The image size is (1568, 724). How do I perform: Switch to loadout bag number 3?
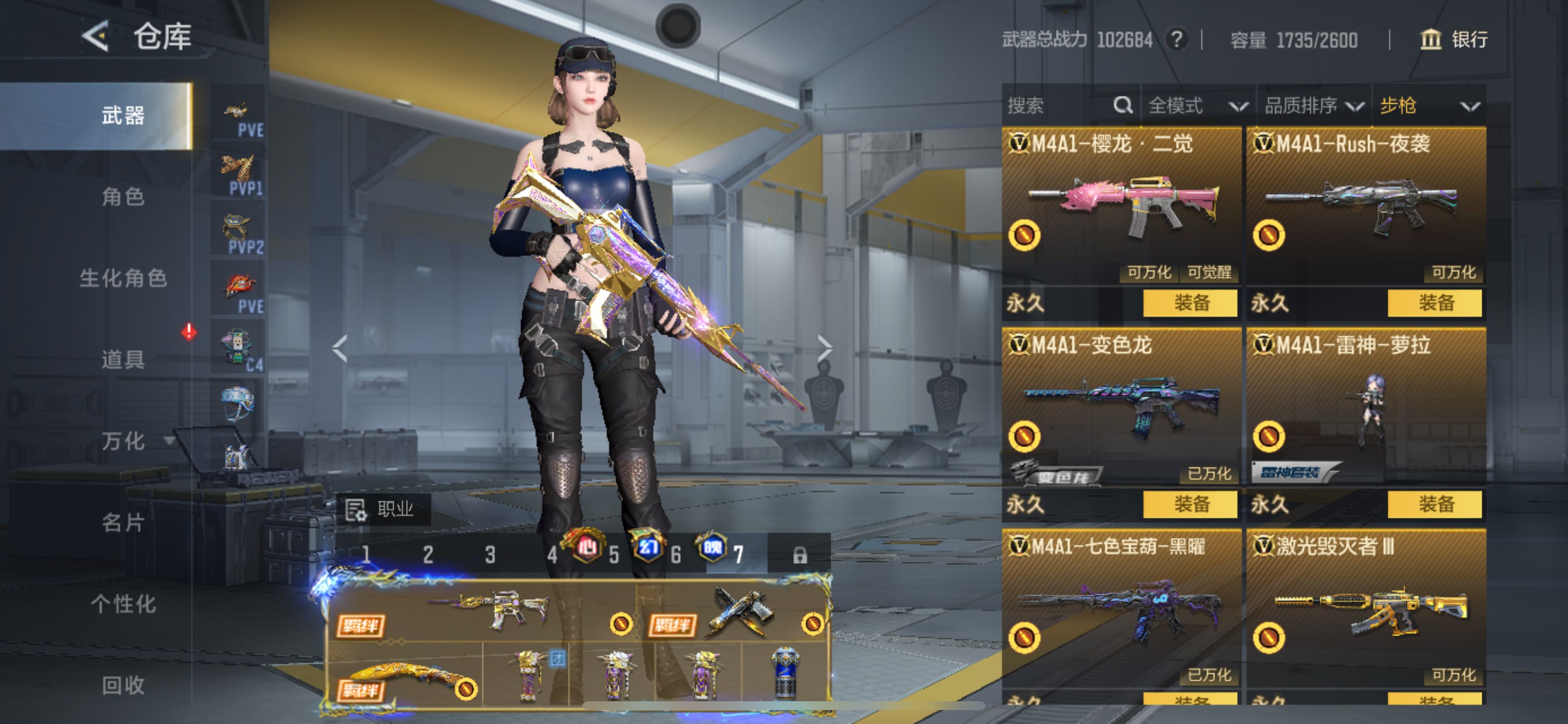[490, 555]
